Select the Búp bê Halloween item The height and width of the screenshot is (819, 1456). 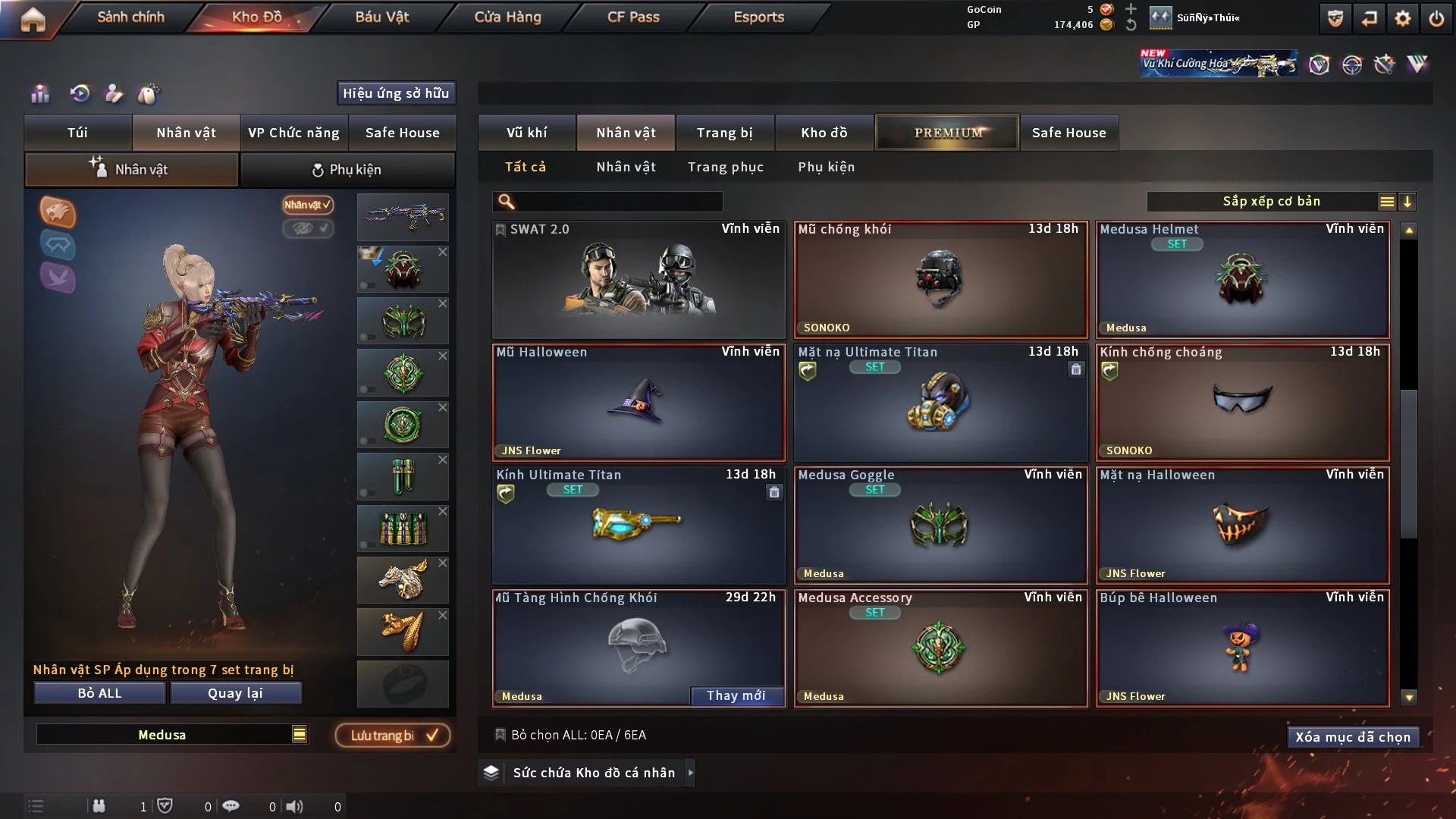click(x=1242, y=648)
